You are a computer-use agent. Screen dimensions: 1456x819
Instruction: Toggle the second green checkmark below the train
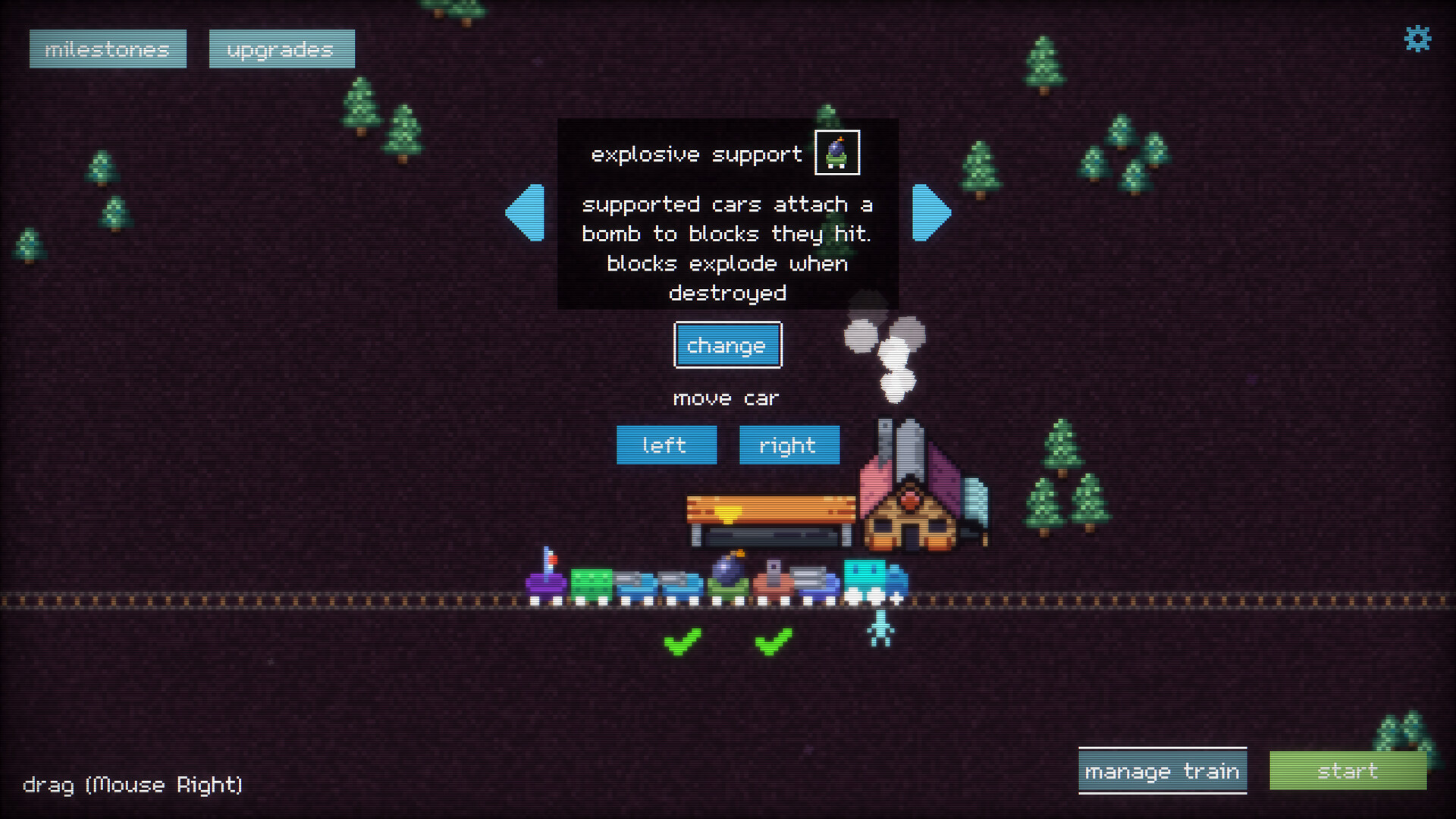tap(773, 642)
